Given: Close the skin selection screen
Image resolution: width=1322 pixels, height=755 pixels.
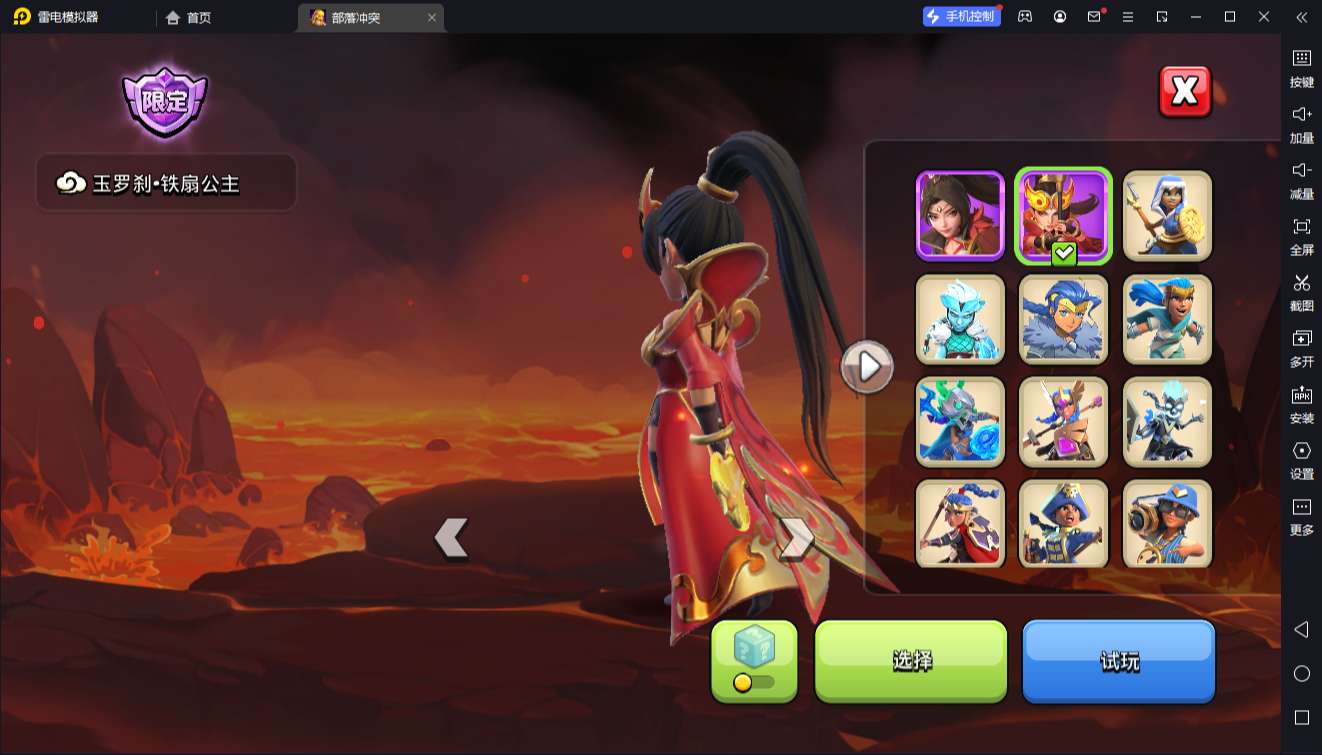Looking at the screenshot, I should [1184, 92].
